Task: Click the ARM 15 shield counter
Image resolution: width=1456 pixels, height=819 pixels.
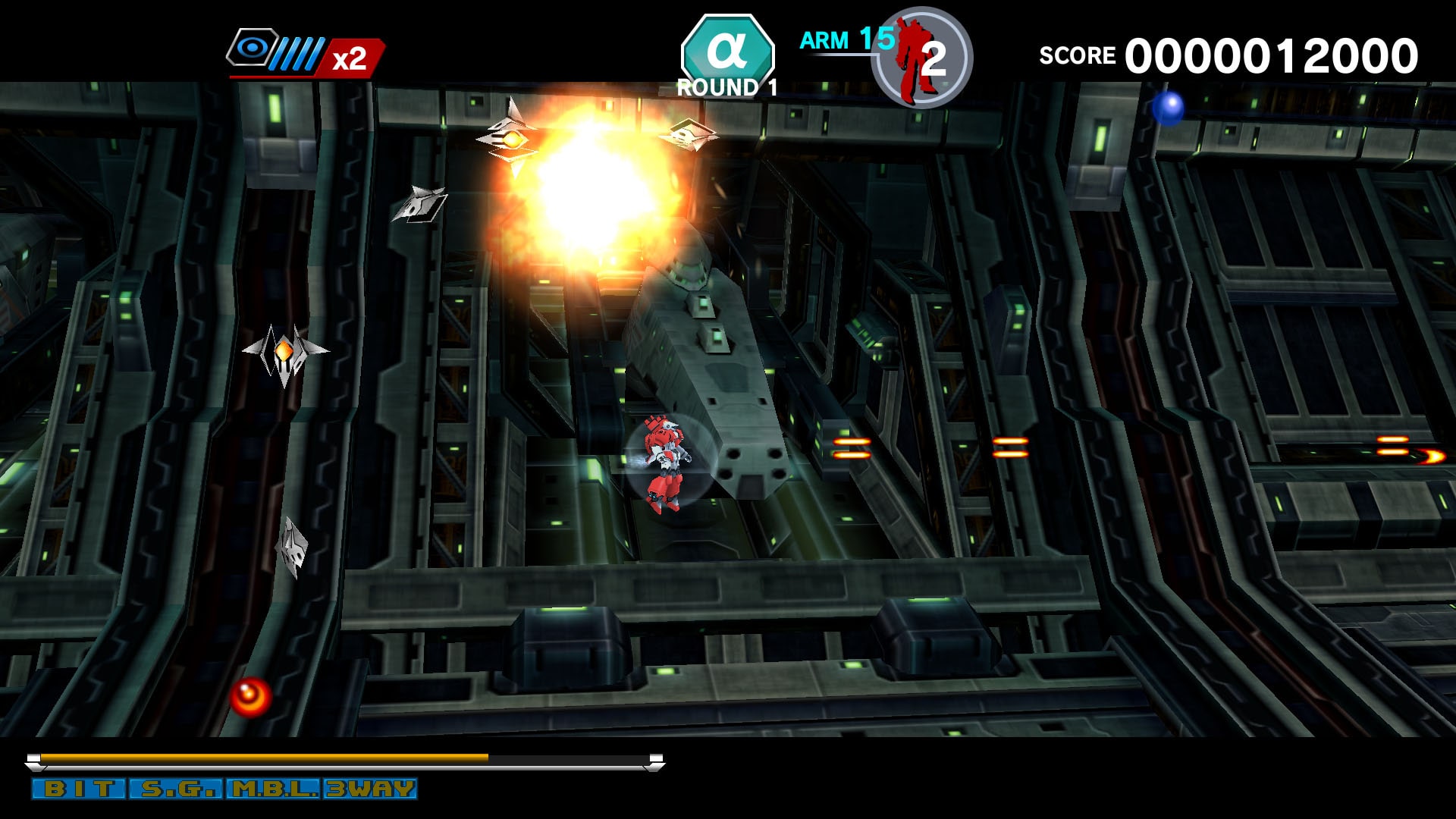Action: coord(842,42)
